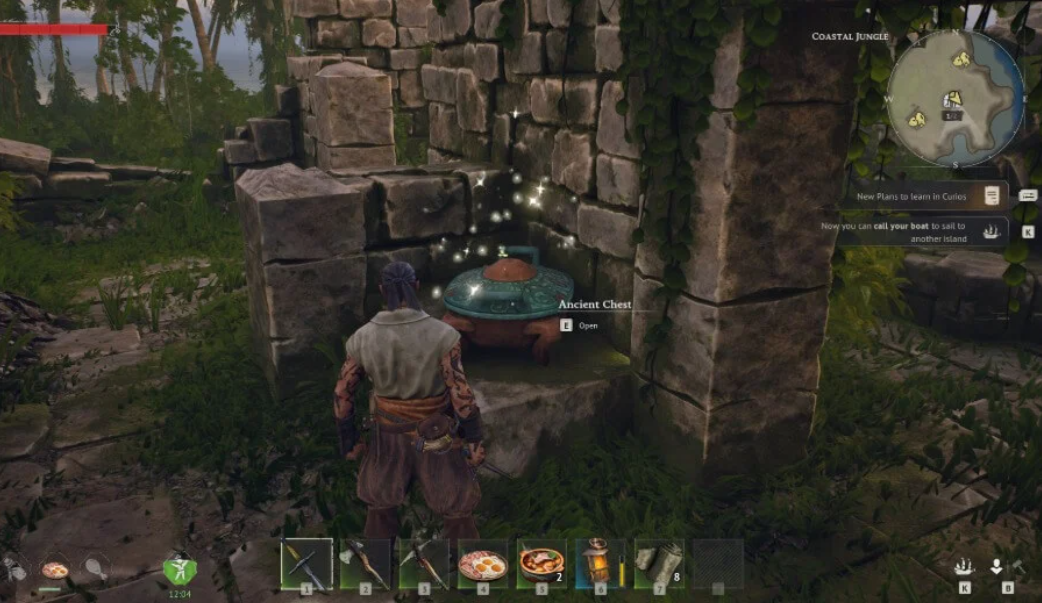Select the fried eggs and bacon slot
The image size is (1042, 603).
pyautogui.click(x=483, y=564)
